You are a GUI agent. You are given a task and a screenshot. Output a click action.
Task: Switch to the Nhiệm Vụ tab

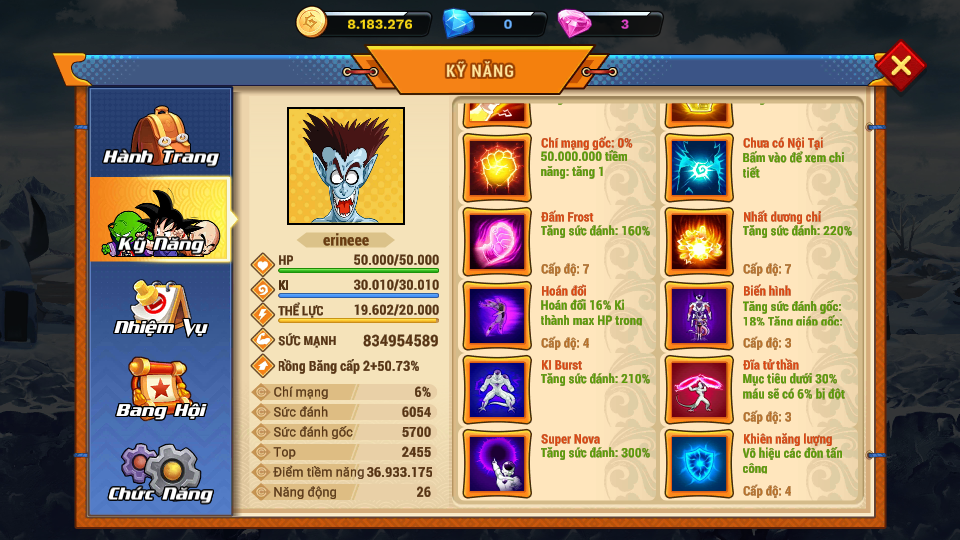coord(161,306)
